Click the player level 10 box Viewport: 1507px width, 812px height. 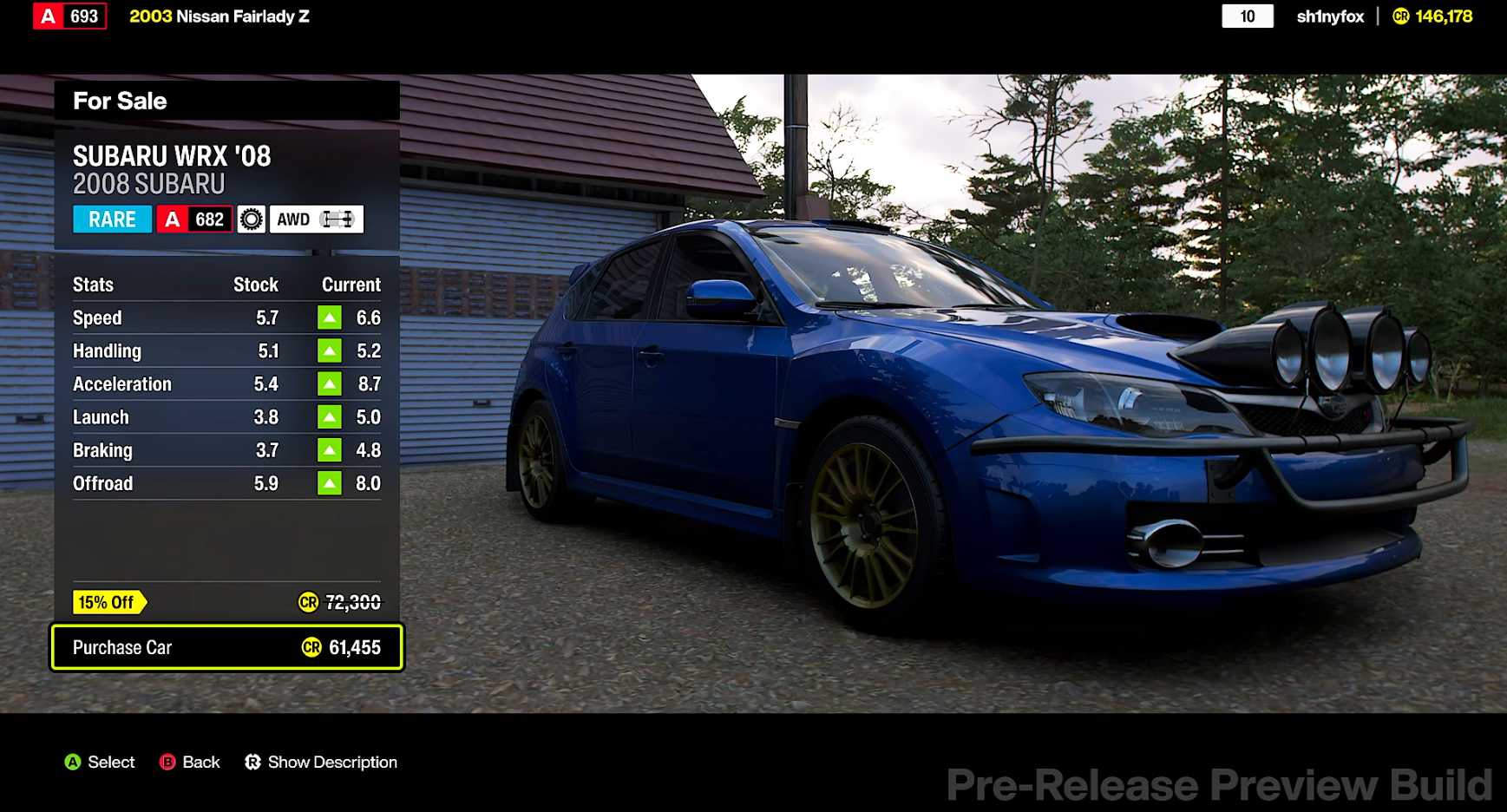(1248, 16)
